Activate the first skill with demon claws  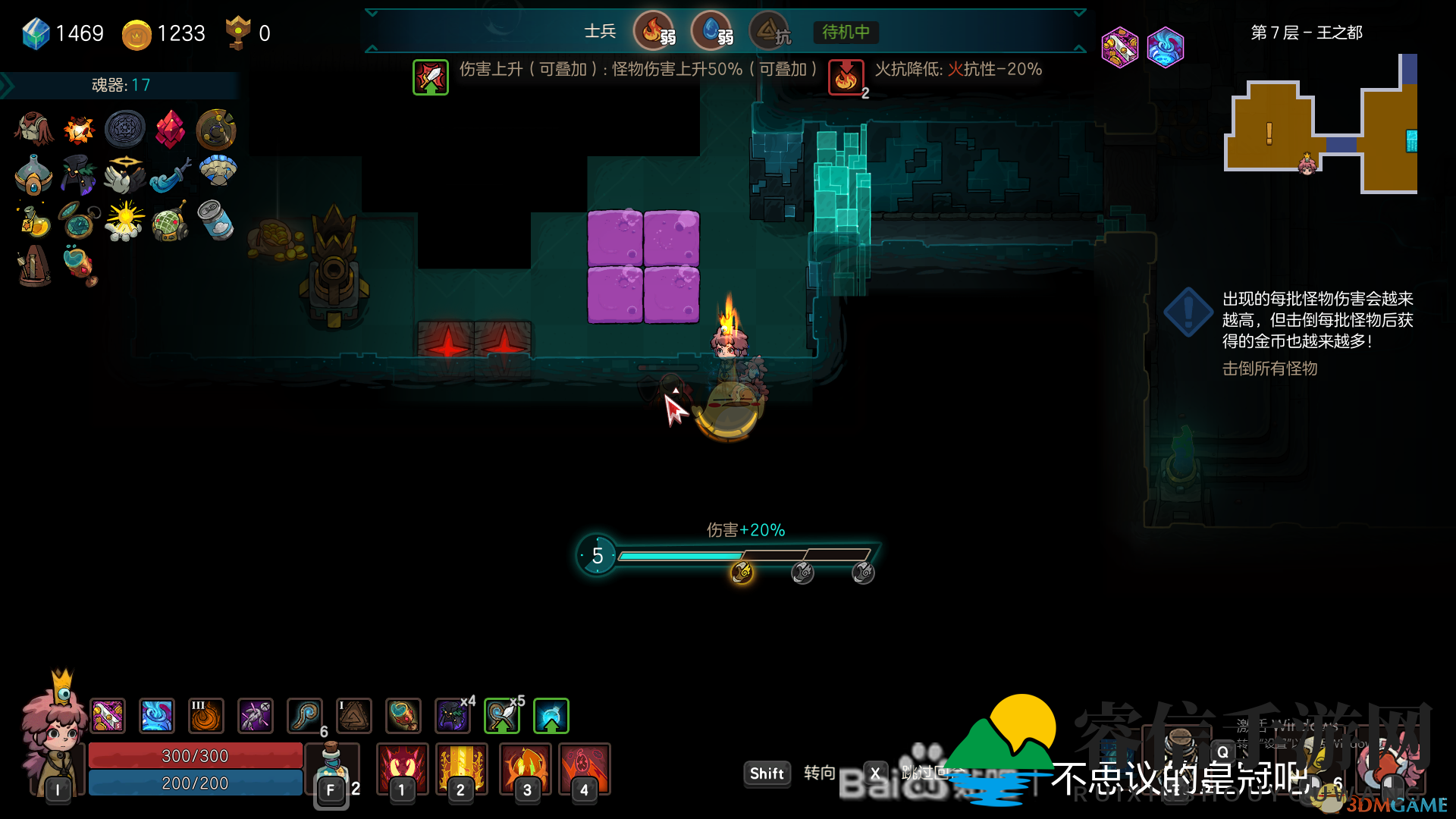pos(403,767)
